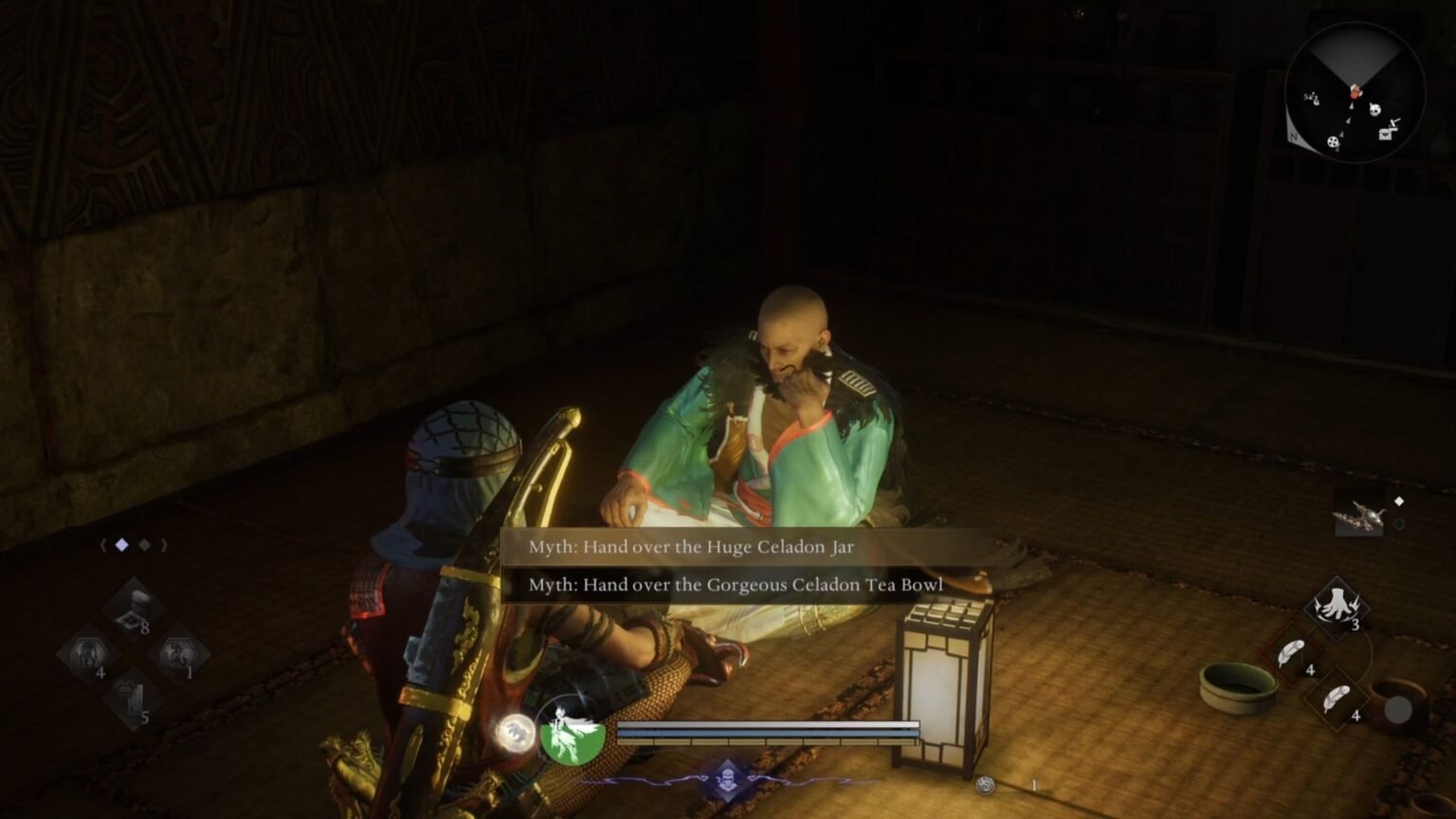Click the left arrow of the item wheel pager
Image resolution: width=1456 pixels, height=819 pixels.
tap(101, 546)
